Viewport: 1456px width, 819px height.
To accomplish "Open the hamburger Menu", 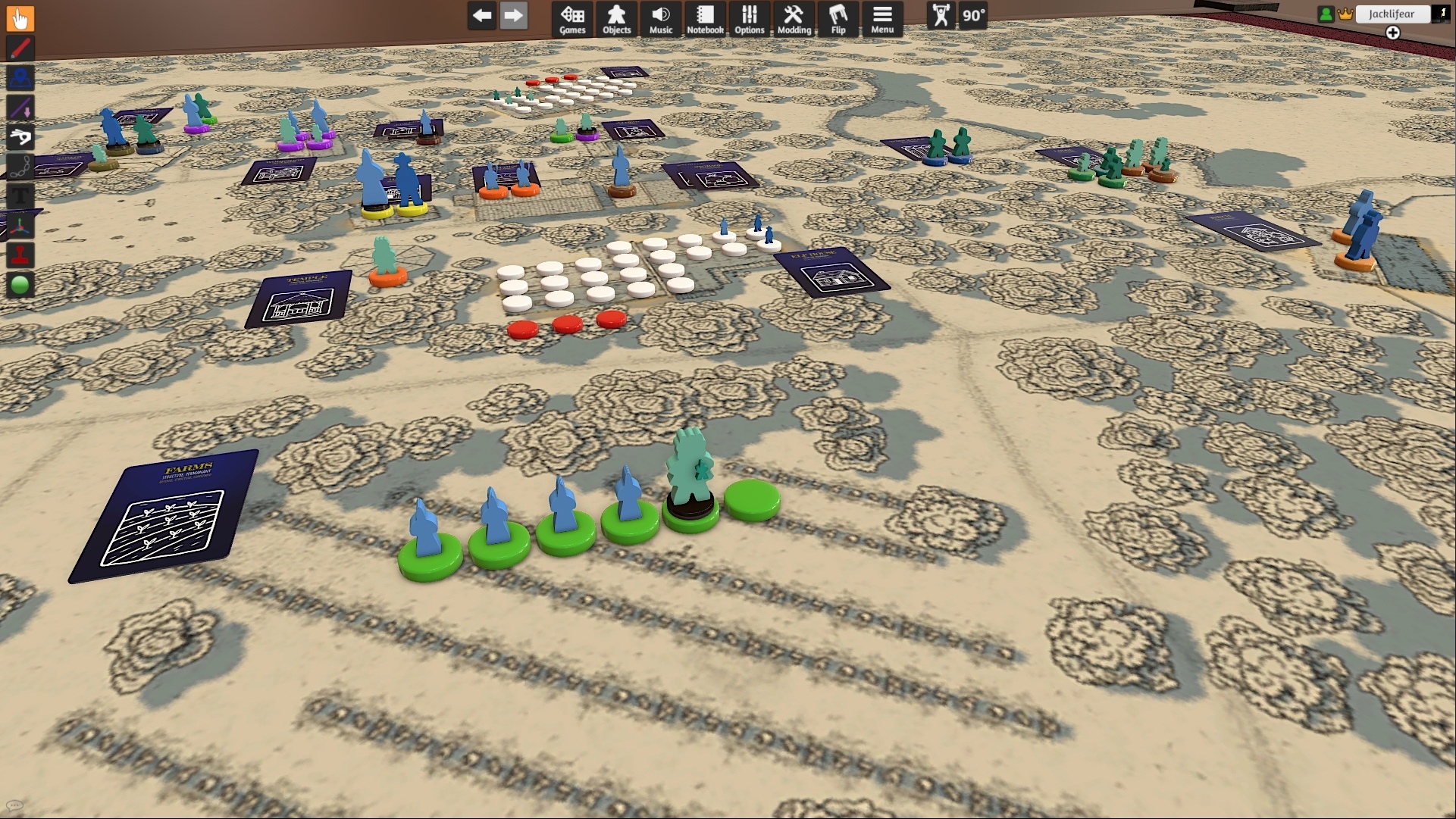I will point(882,18).
